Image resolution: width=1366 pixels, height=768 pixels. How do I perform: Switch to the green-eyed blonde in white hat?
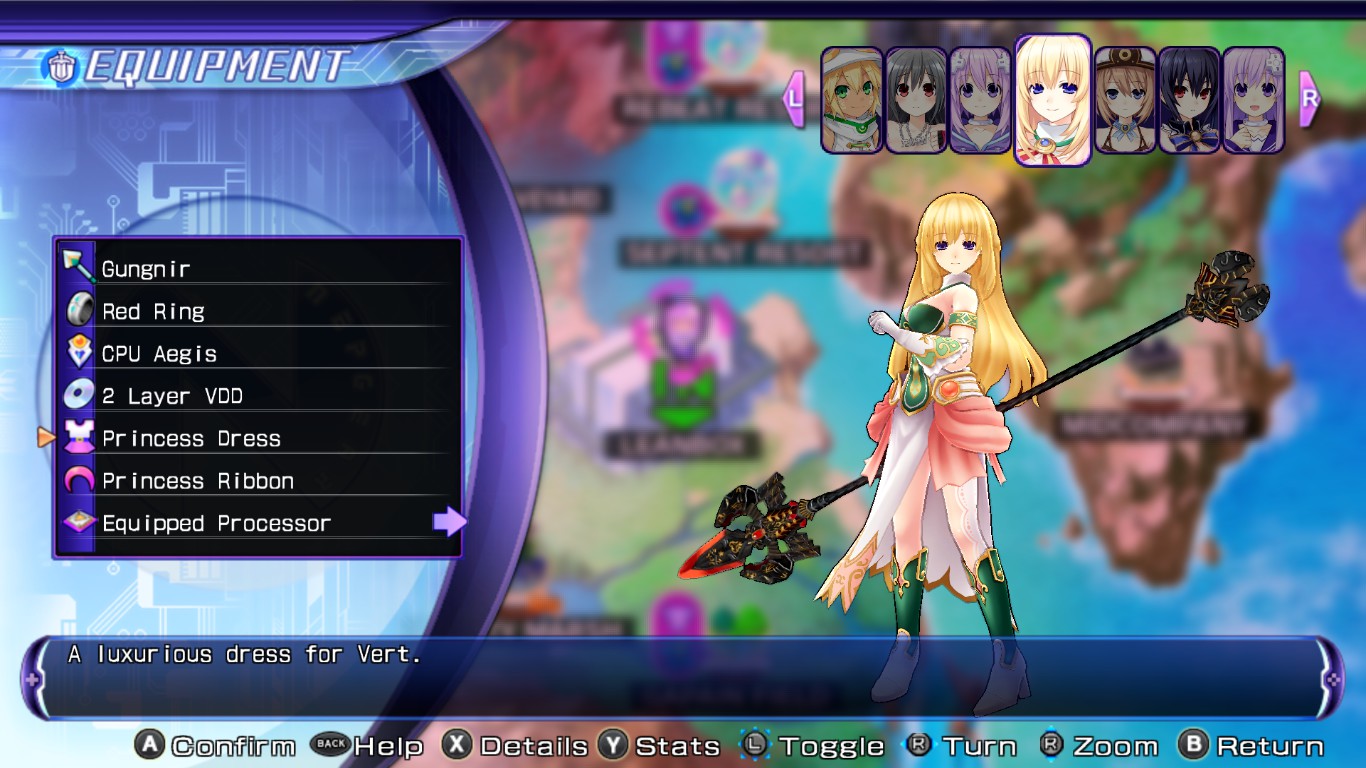tap(852, 100)
